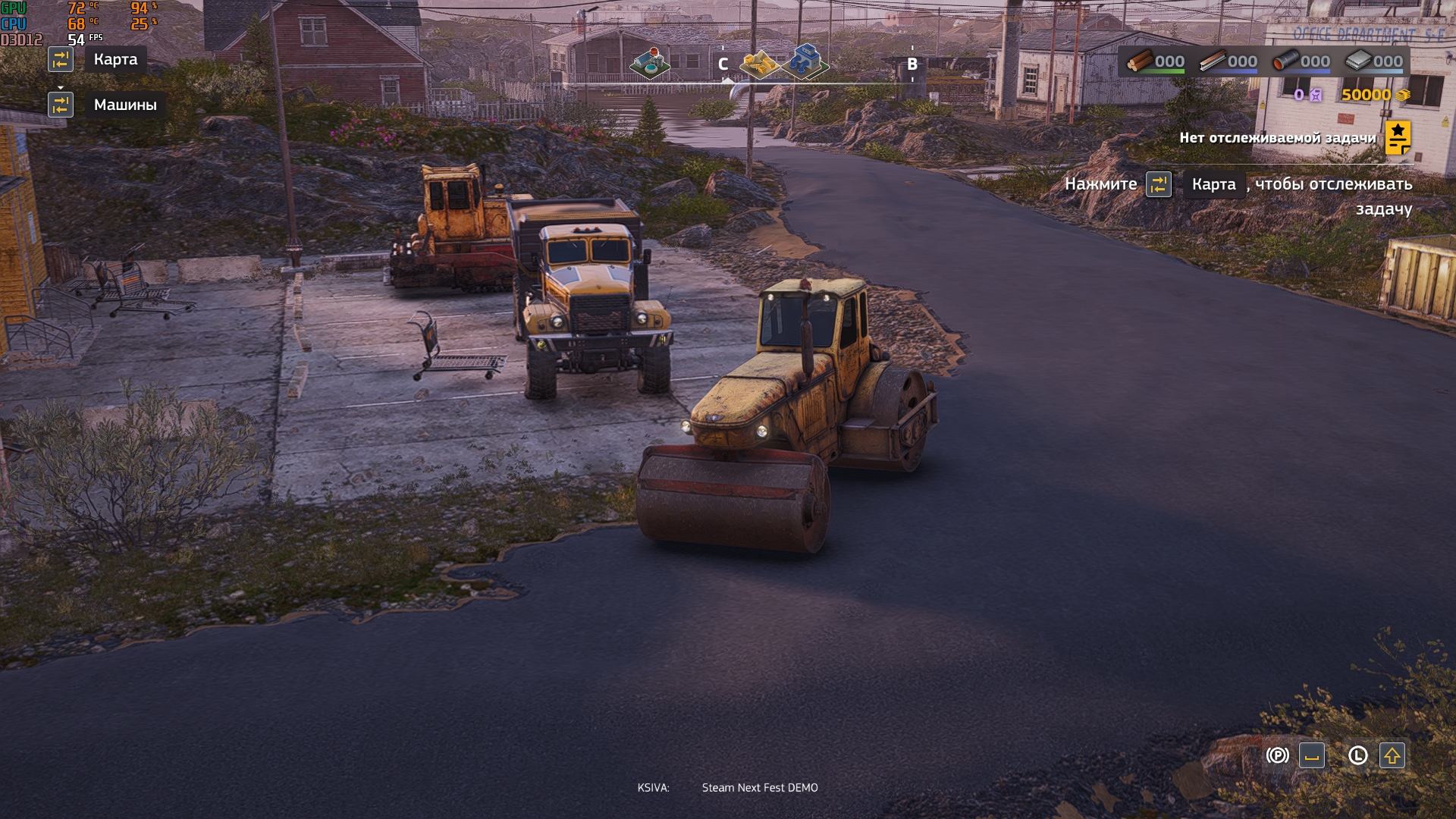This screenshot has width=1456, height=819.
Task: Open the Карта map label
Action: 115,59
